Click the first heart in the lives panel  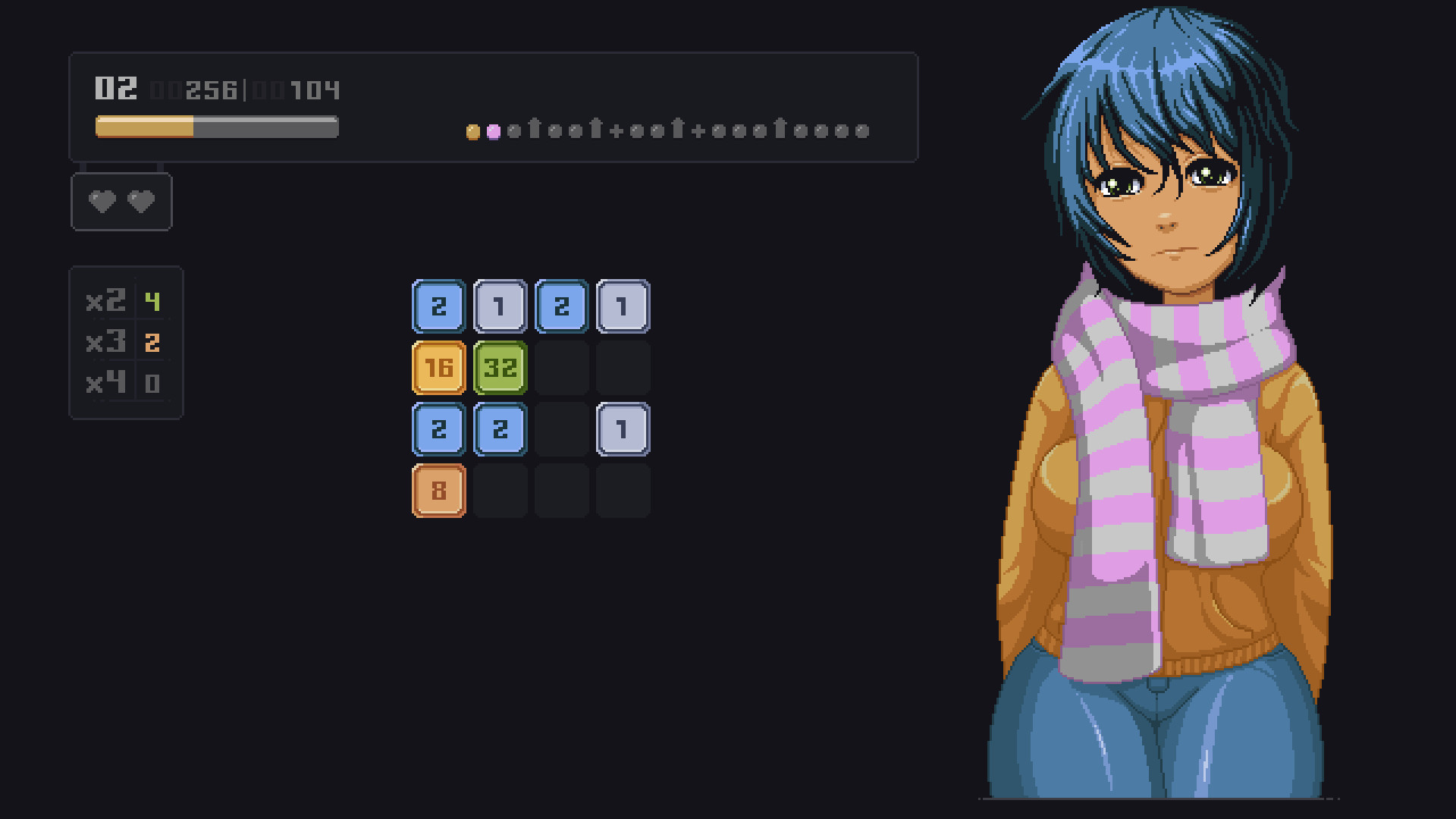(101, 201)
